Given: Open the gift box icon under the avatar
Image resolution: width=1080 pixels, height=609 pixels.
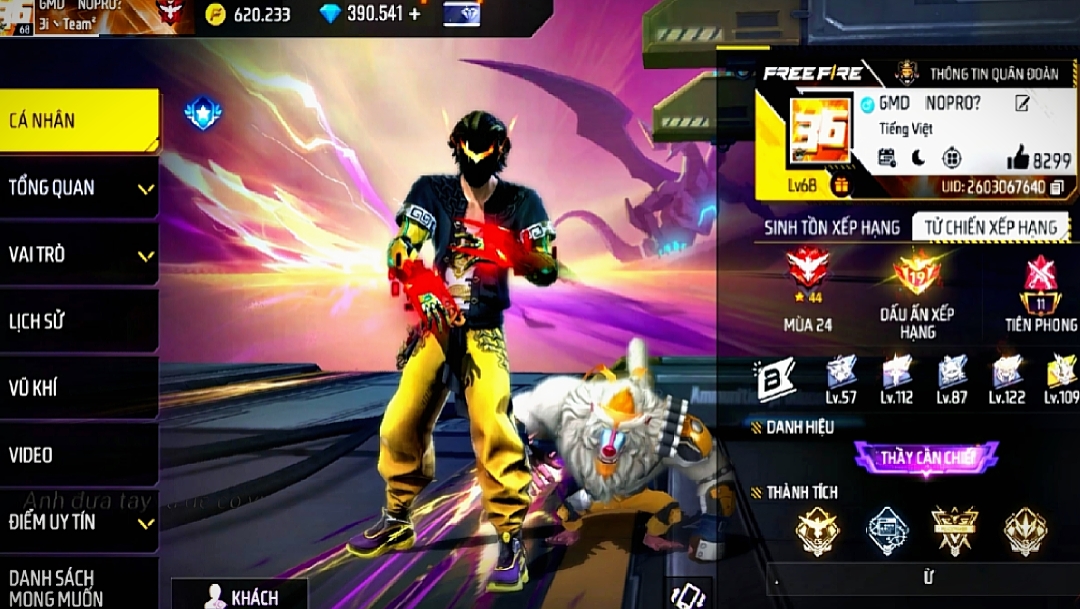Looking at the screenshot, I should [x=840, y=186].
